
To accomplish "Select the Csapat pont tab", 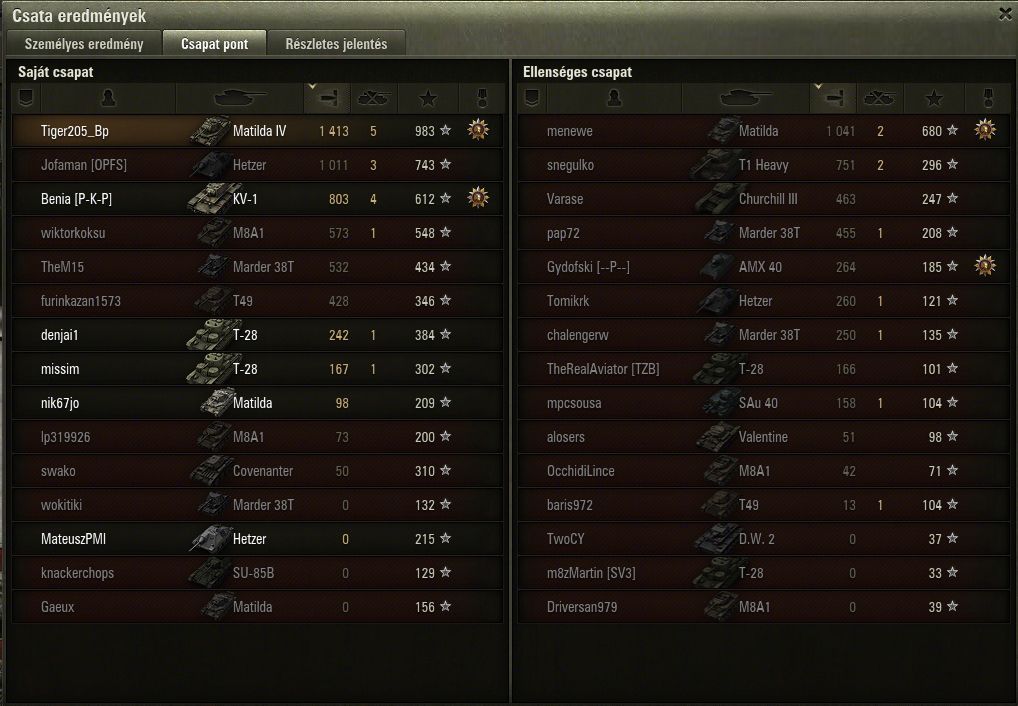I will pos(215,44).
